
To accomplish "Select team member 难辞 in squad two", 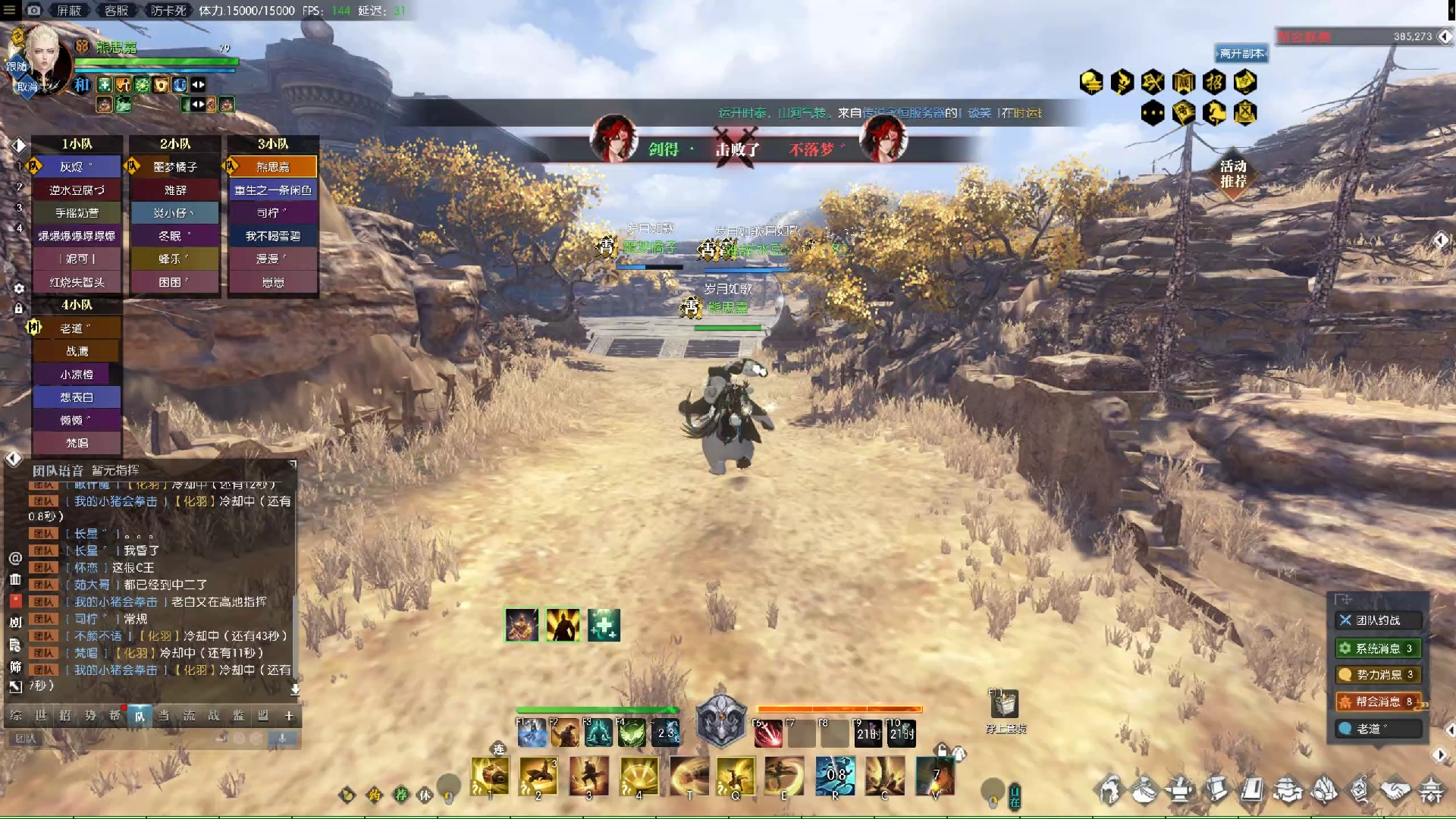I will point(175,190).
